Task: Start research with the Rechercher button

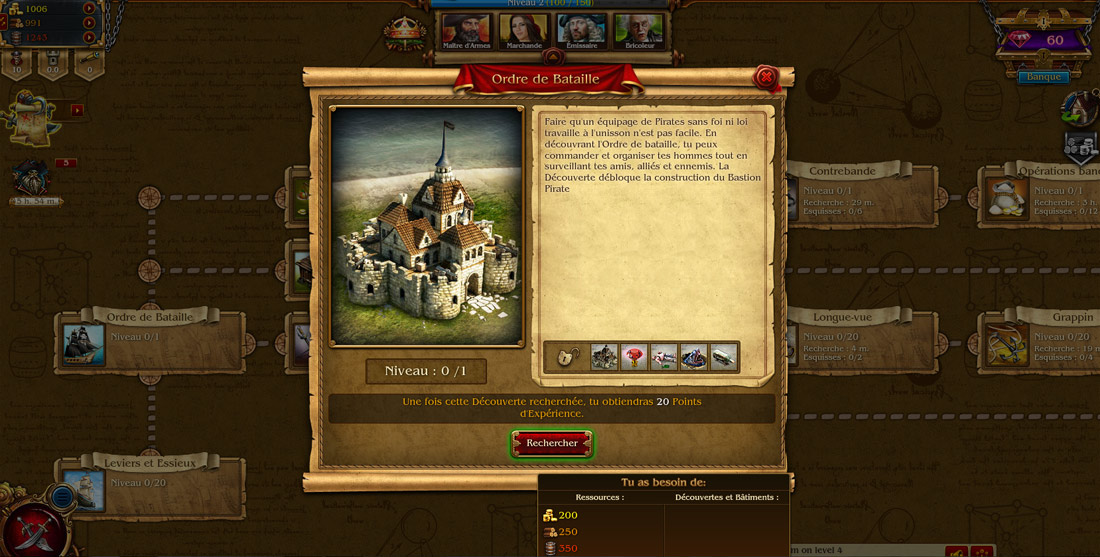Action: click(x=552, y=443)
